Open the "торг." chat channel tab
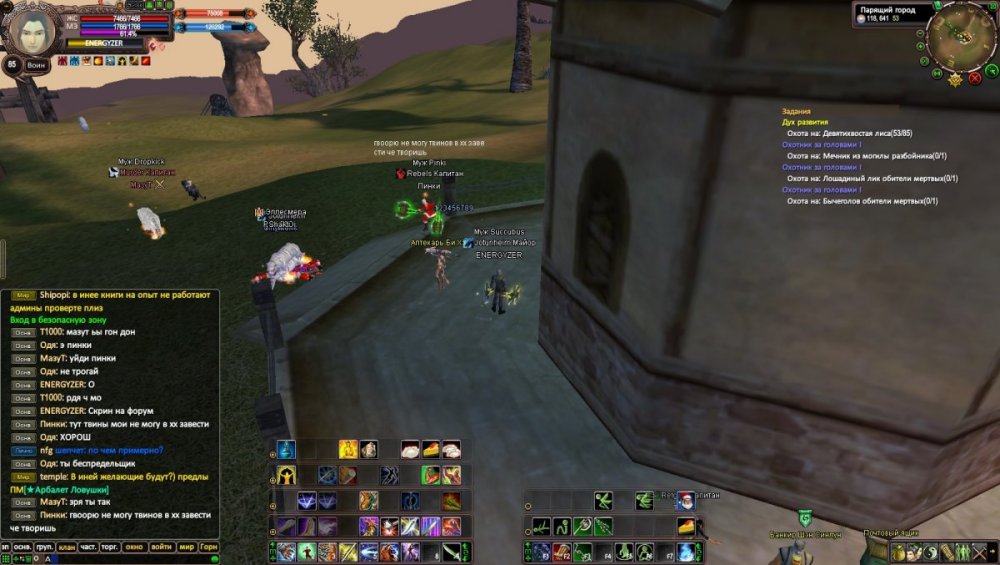 (111, 547)
